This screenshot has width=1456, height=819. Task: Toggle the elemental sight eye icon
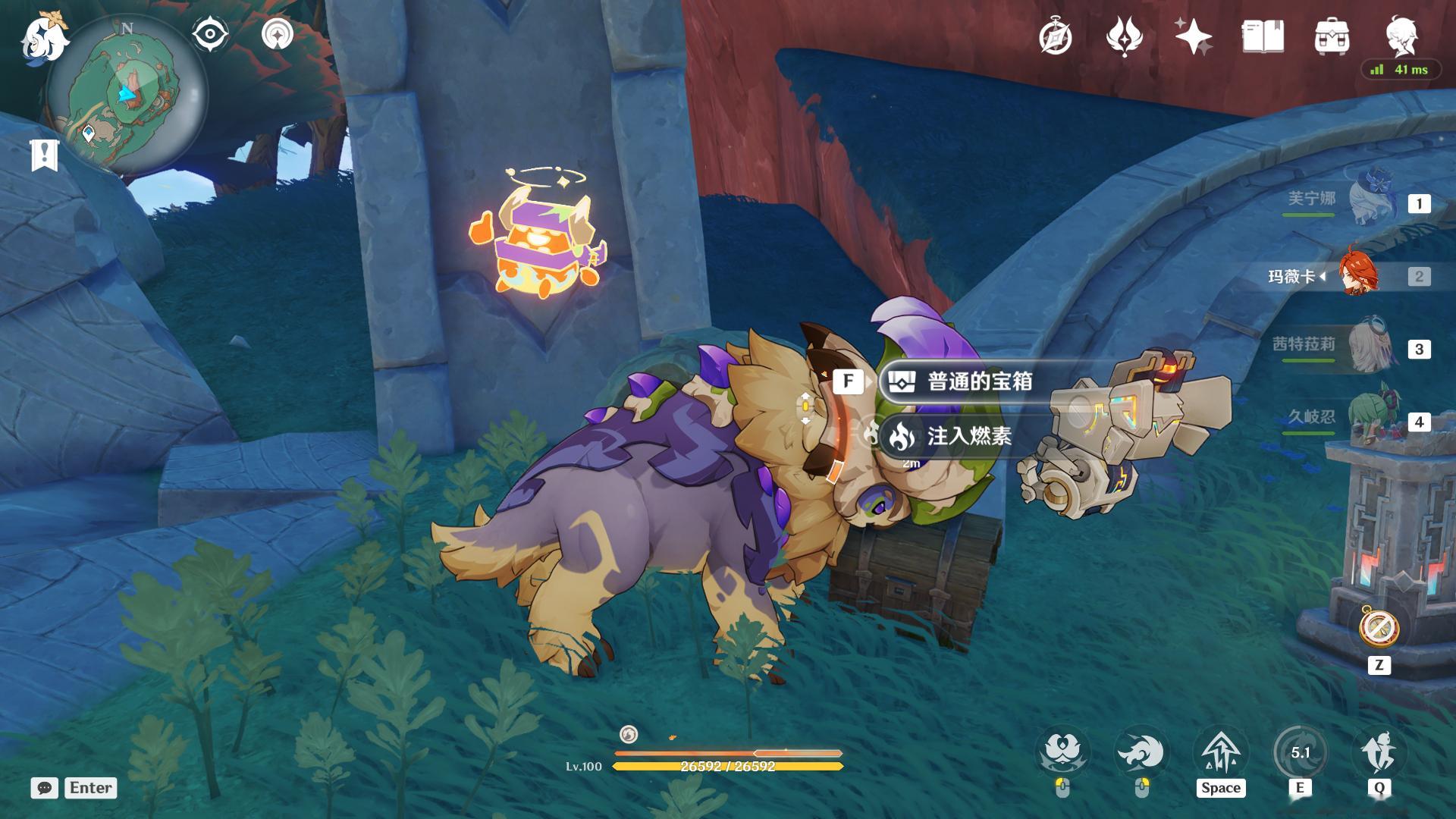[210, 35]
